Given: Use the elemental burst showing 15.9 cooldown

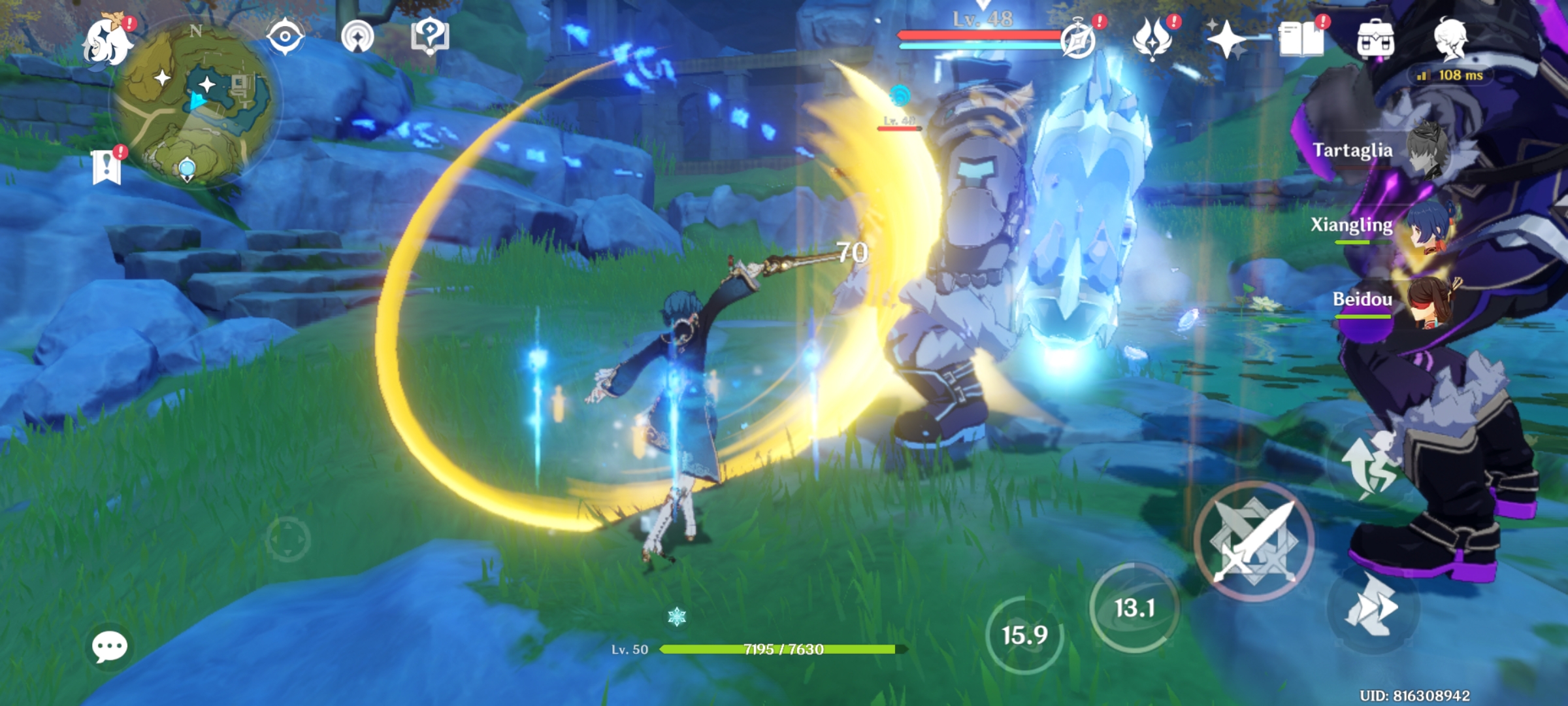Looking at the screenshot, I should coord(1024,635).
